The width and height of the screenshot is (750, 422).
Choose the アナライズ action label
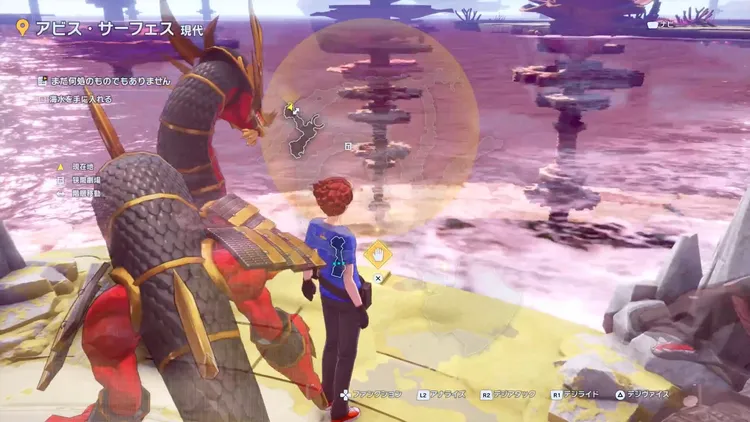coord(445,395)
